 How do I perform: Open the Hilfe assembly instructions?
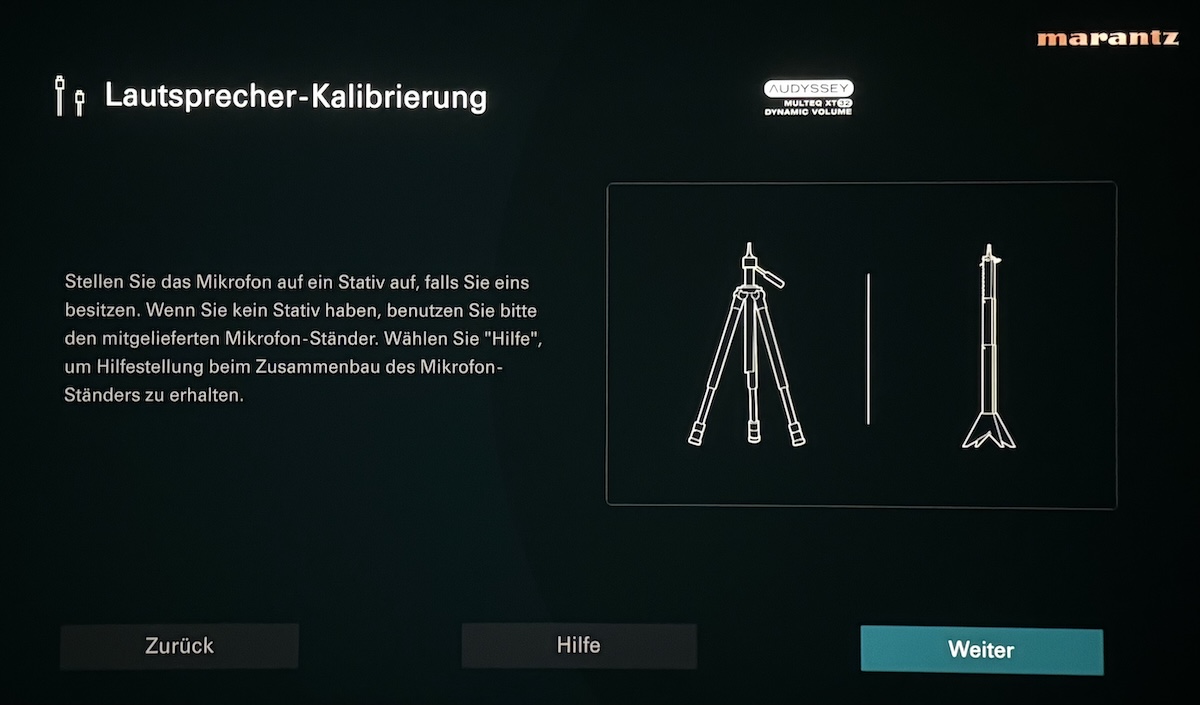(578, 645)
